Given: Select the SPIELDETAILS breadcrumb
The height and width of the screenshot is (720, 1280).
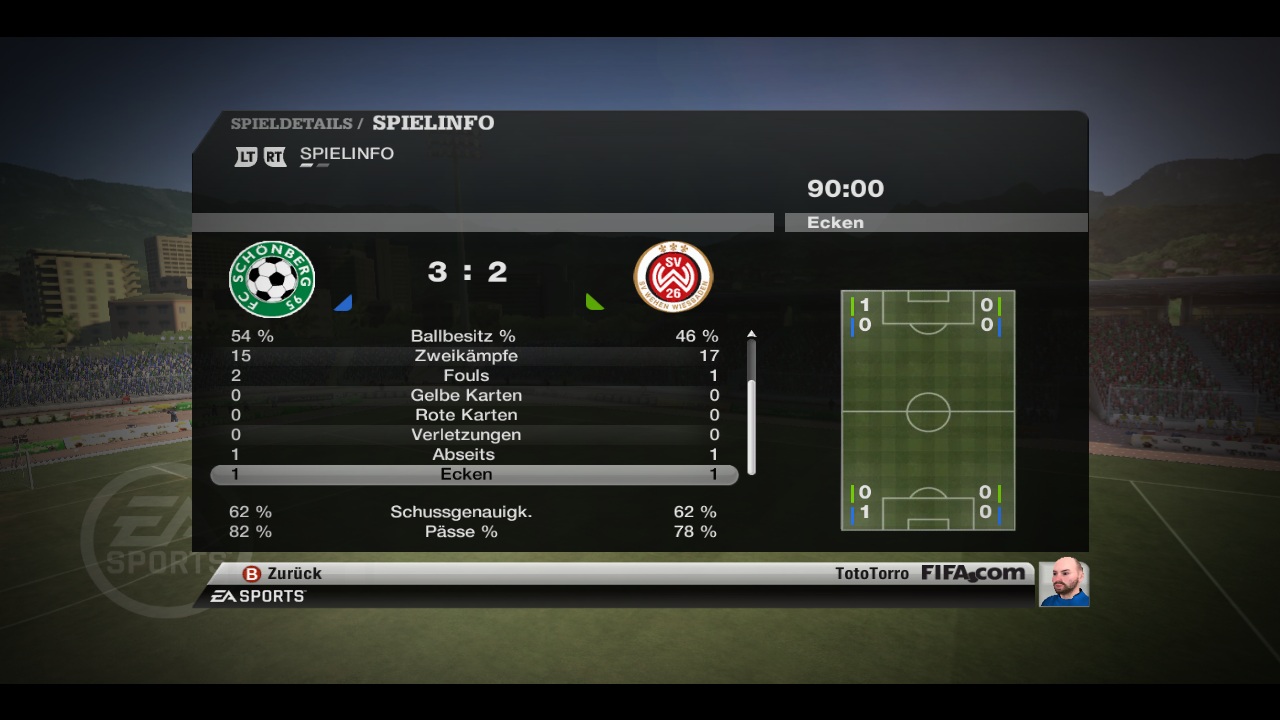Looking at the screenshot, I should (x=291, y=124).
